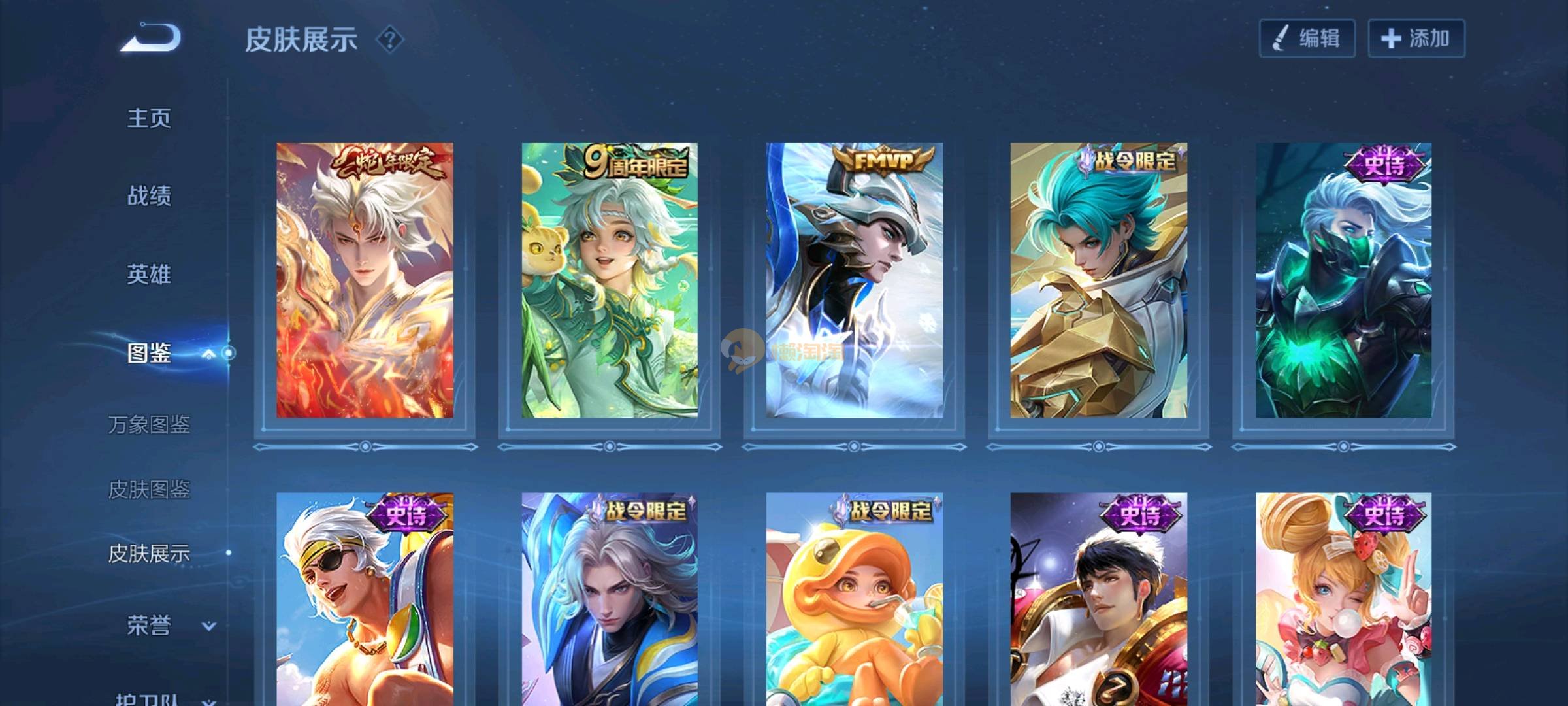Open the 万象图鉴 sub-entry
The height and width of the screenshot is (706, 1568).
149,425
